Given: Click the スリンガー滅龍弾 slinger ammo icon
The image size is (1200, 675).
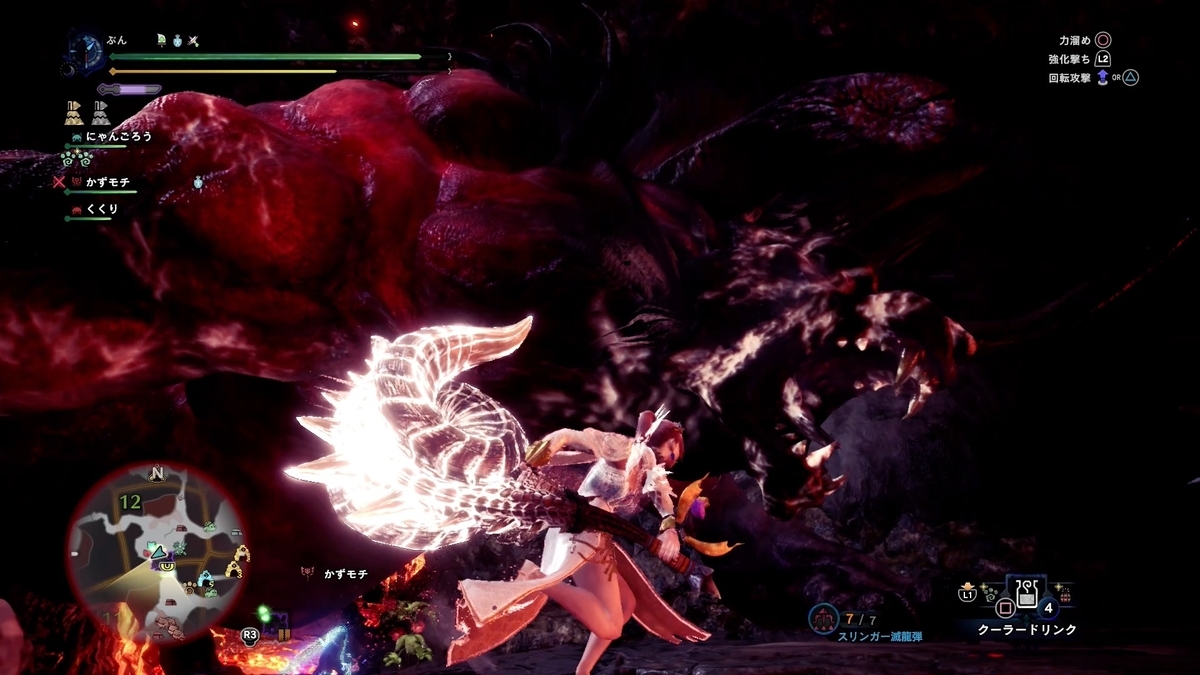Looking at the screenshot, I should [824, 619].
